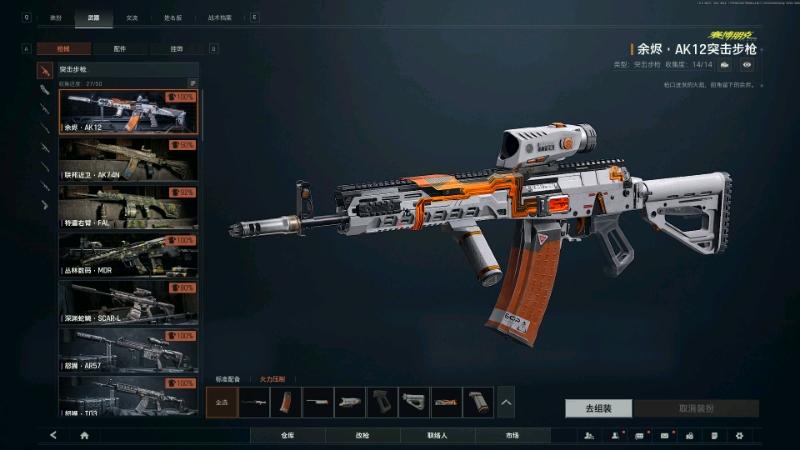The image size is (800, 450).
Task: Switch to the 火力压制 loadout tab
Action: pos(273,379)
